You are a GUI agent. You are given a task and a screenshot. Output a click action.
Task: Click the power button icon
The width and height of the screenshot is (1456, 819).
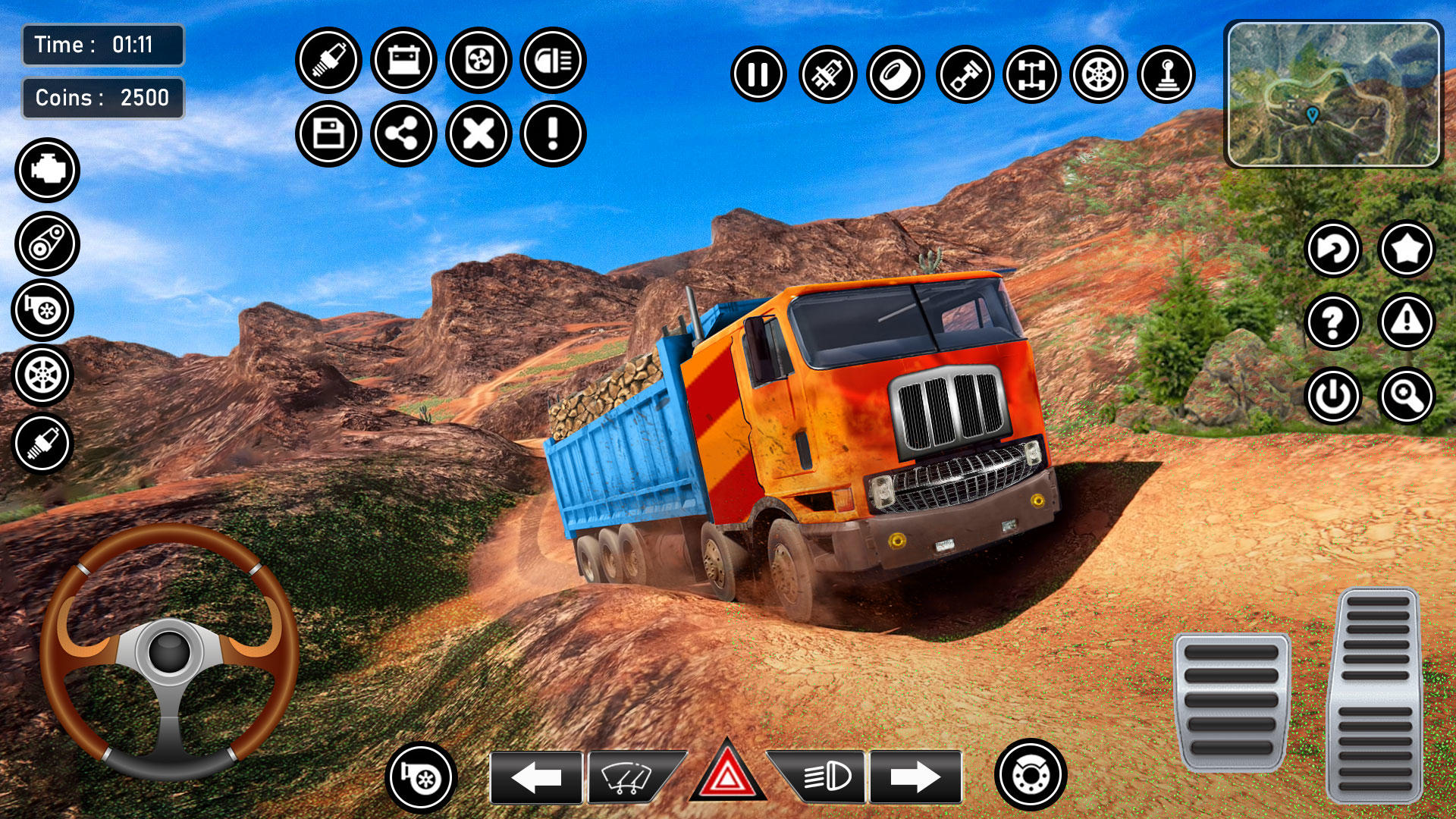tap(1332, 395)
